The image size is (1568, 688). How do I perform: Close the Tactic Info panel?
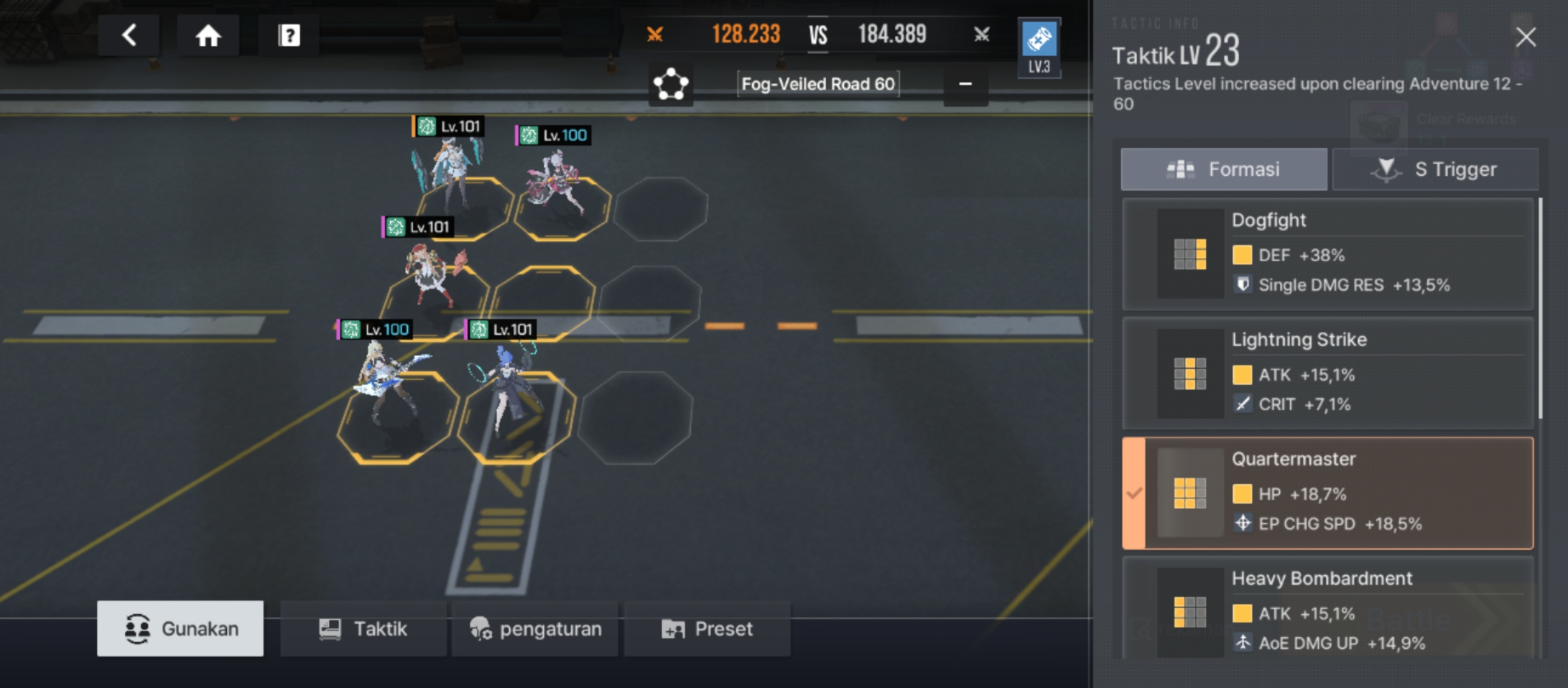(1525, 37)
